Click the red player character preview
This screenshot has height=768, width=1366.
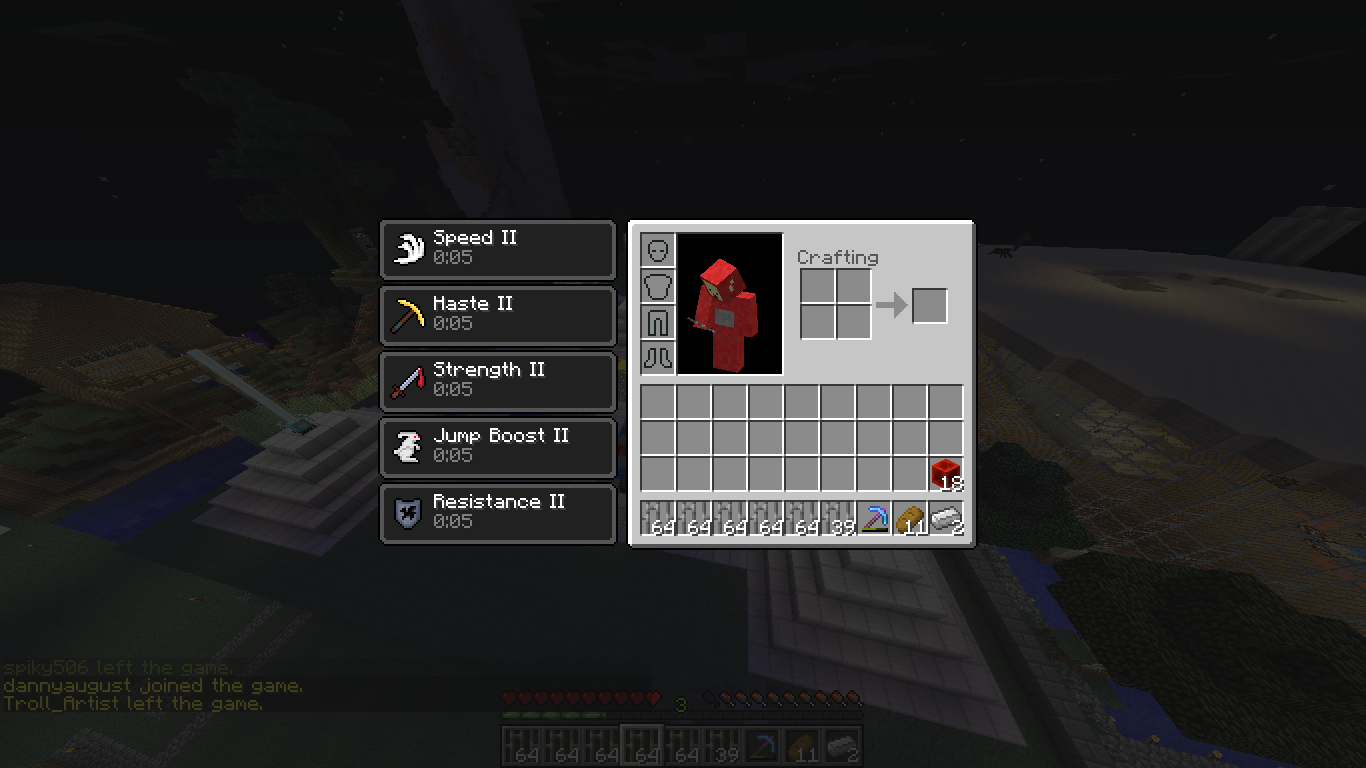pos(729,303)
